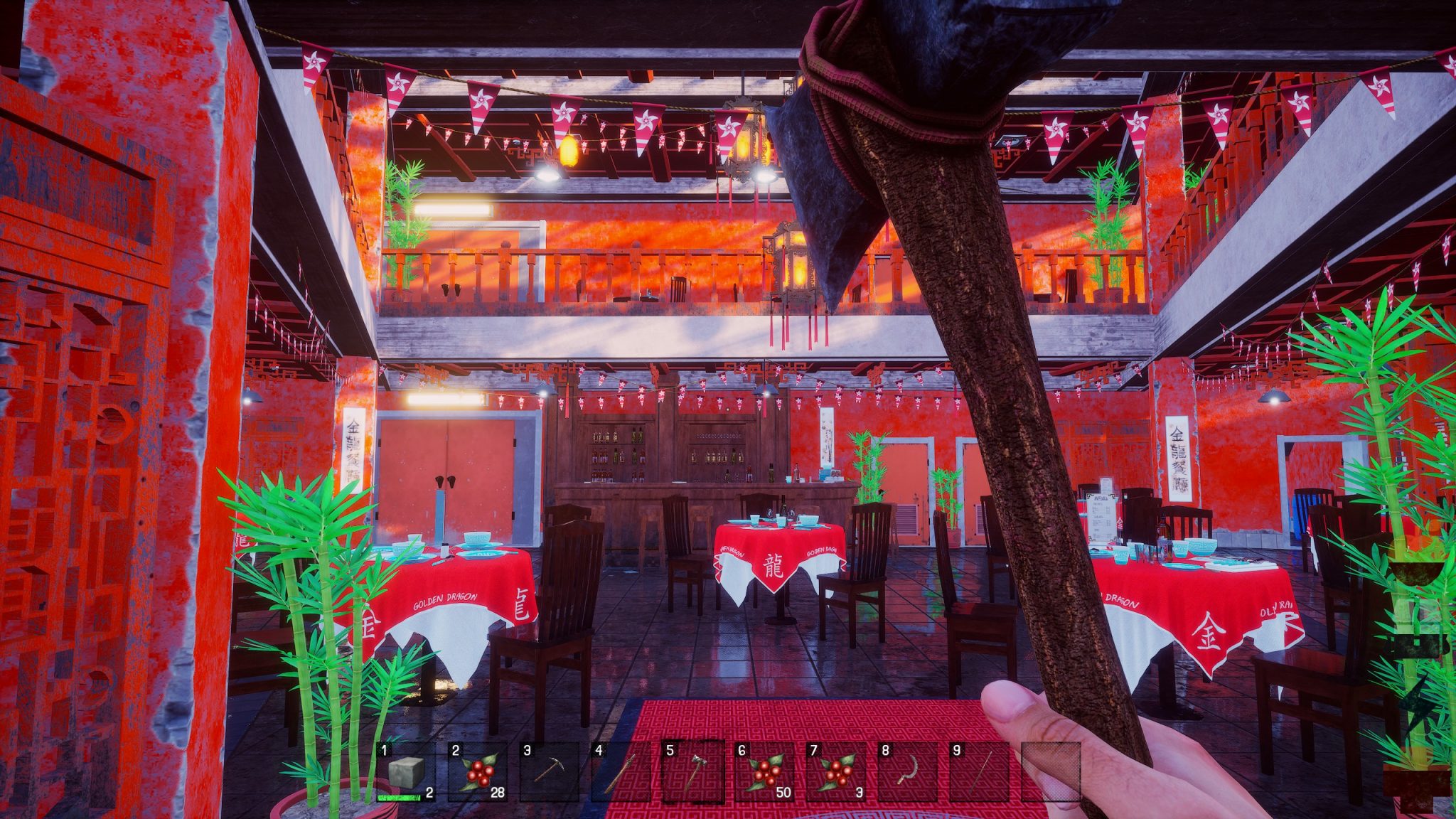The height and width of the screenshot is (819, 1456).
Task: Select the spear in hotbar slot 4
Action: pyautogui.click(x=620, y=772)
